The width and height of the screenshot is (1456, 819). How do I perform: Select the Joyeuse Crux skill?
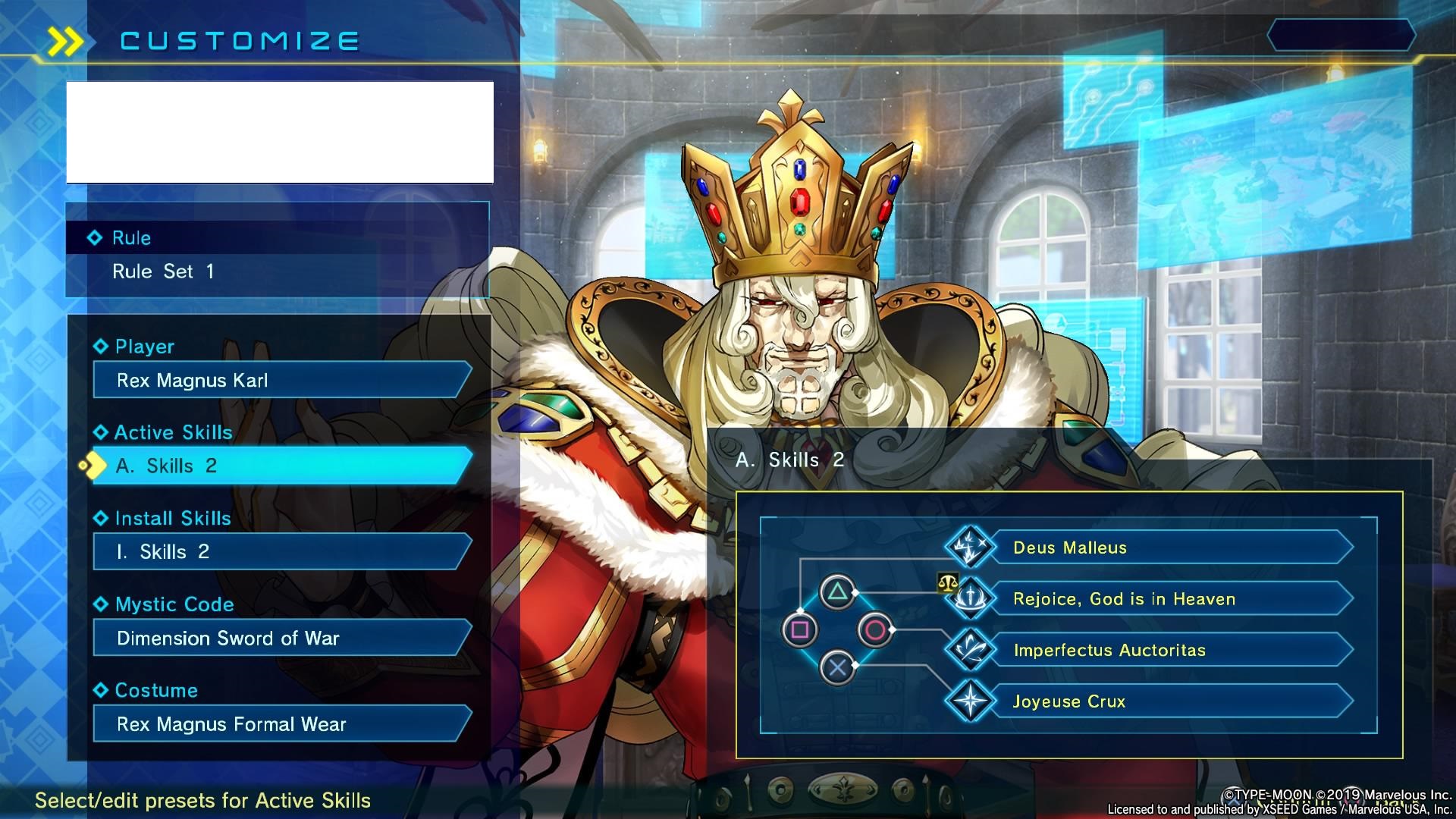click(x=1168, y=701)
